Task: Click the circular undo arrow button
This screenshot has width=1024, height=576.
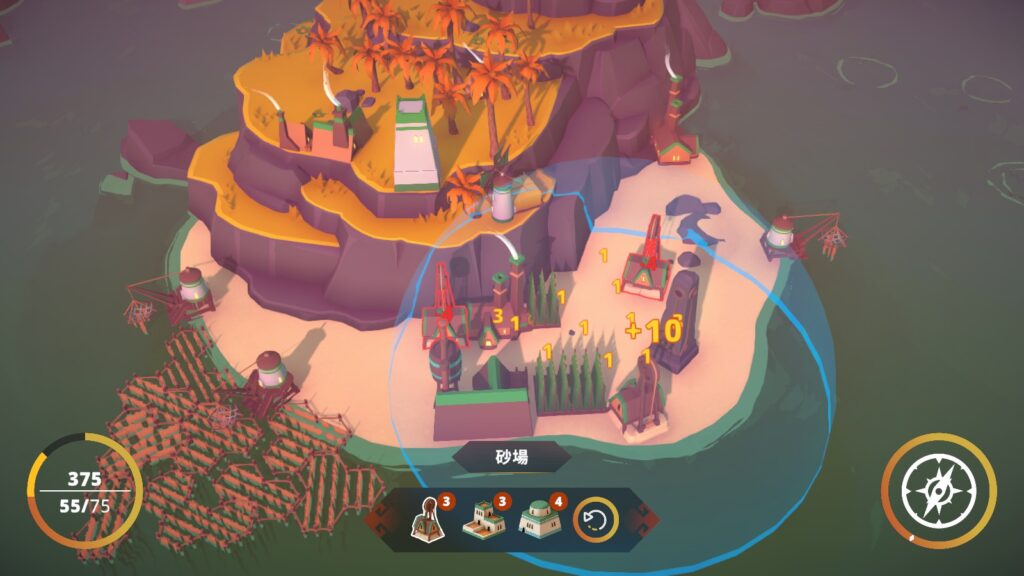Action: 595,519
